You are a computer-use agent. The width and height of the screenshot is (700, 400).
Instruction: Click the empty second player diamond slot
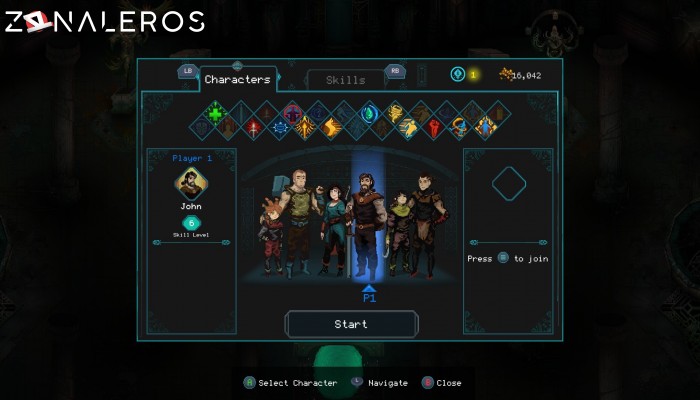[508, 183]
